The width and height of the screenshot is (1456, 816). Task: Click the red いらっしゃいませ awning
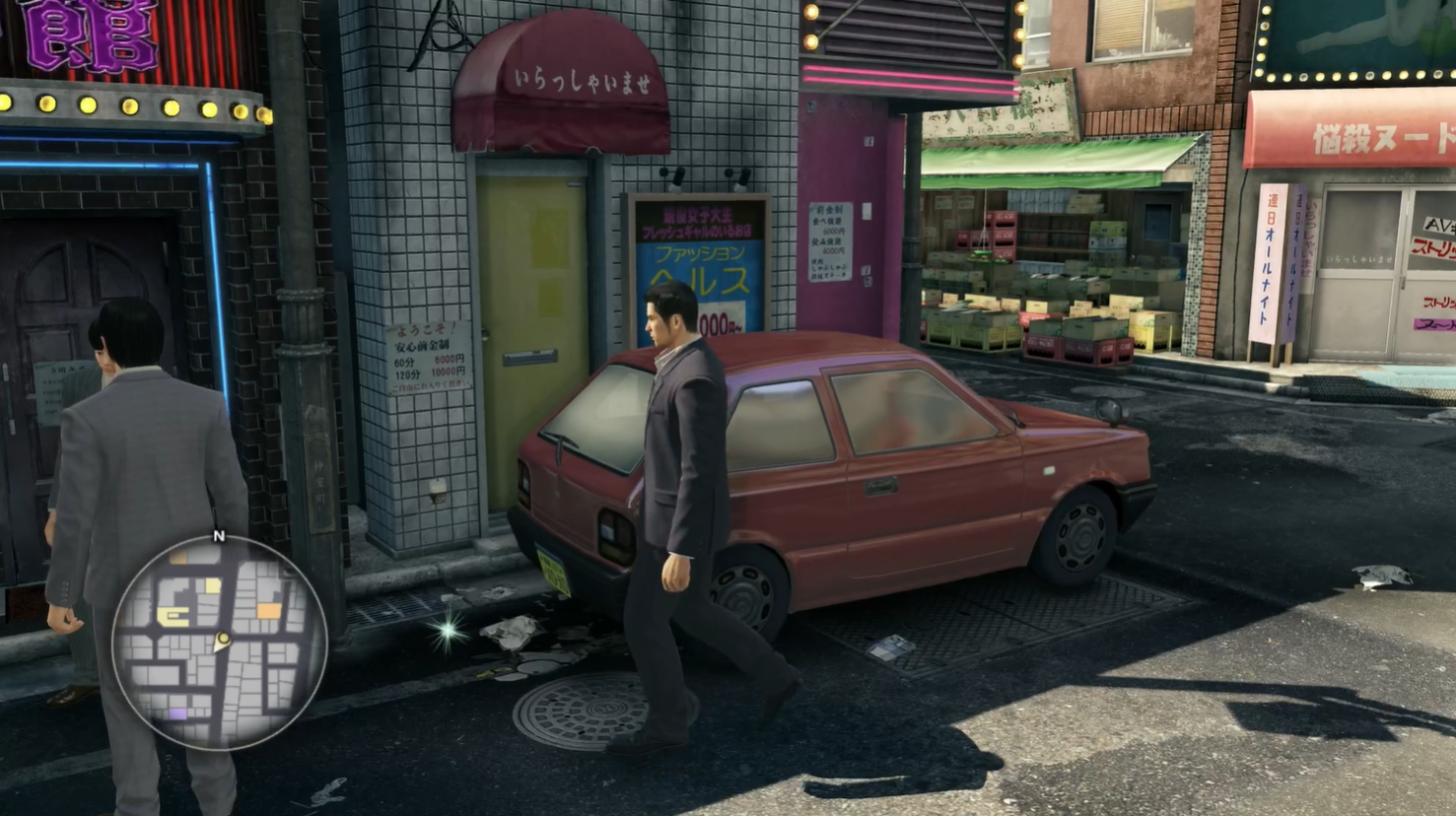coord(567,79)
